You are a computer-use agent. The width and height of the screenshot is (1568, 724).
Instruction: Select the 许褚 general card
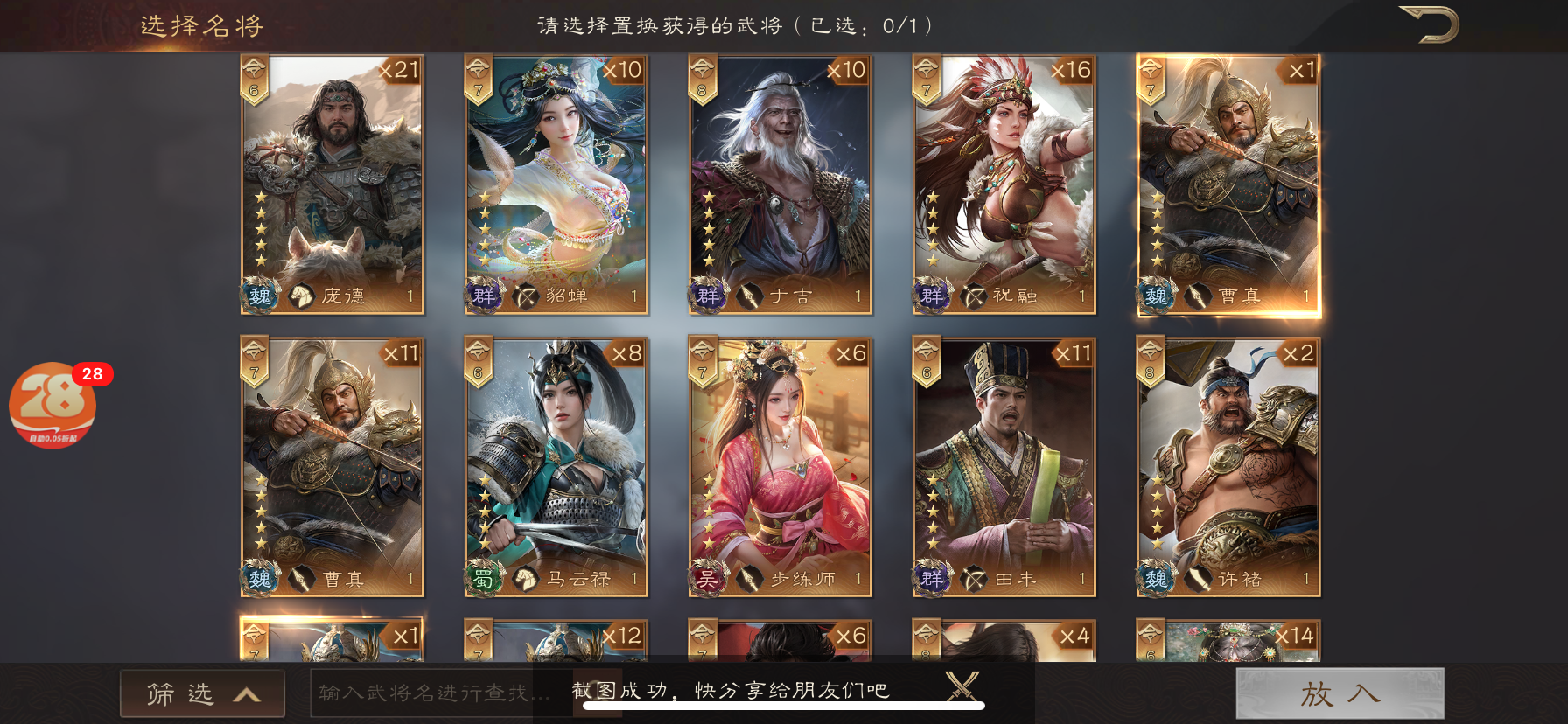click(x=1228, y=467)
